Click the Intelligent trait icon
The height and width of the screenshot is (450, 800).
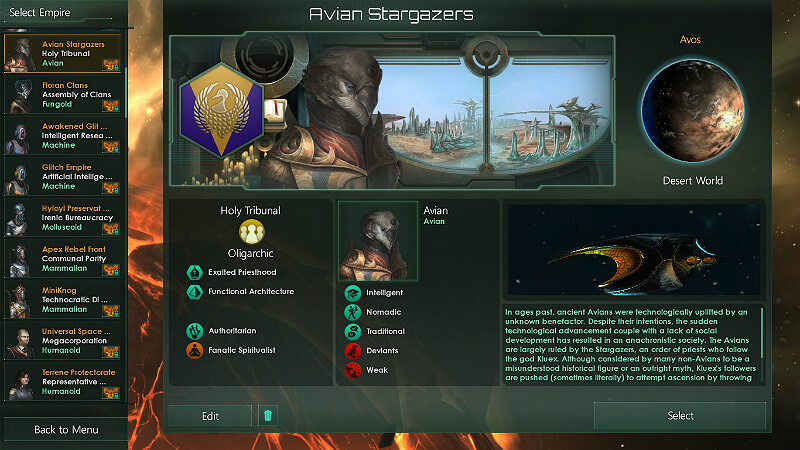(353, 293)
